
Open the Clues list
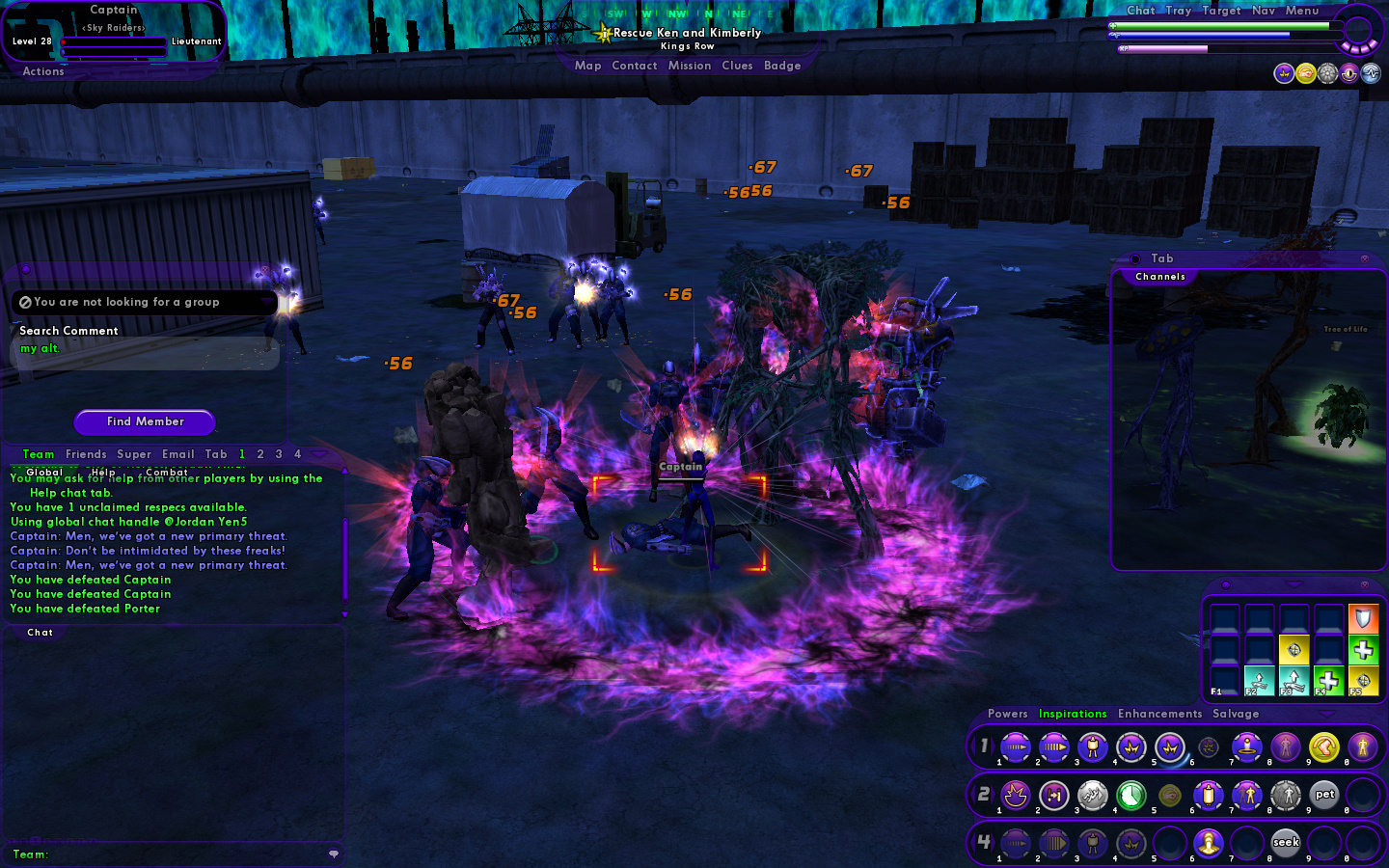pyautogui.click(x=737, y=66)
